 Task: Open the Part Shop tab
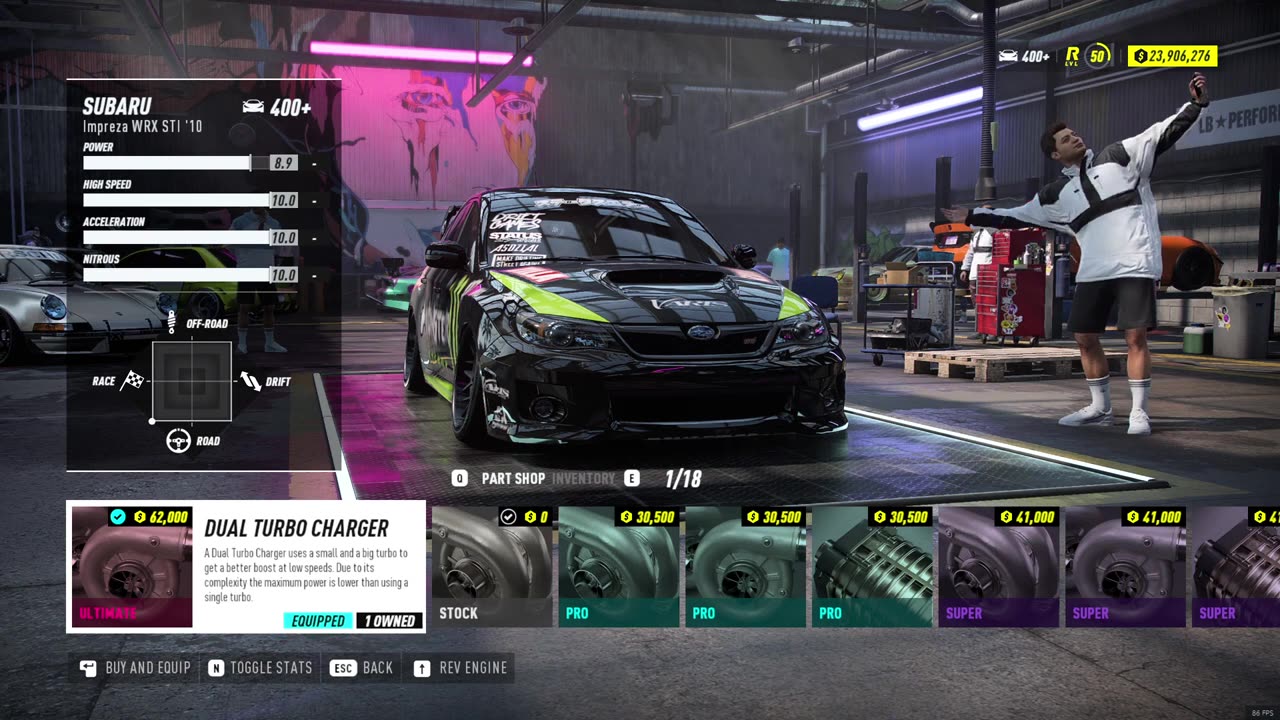tap(513, 479)
